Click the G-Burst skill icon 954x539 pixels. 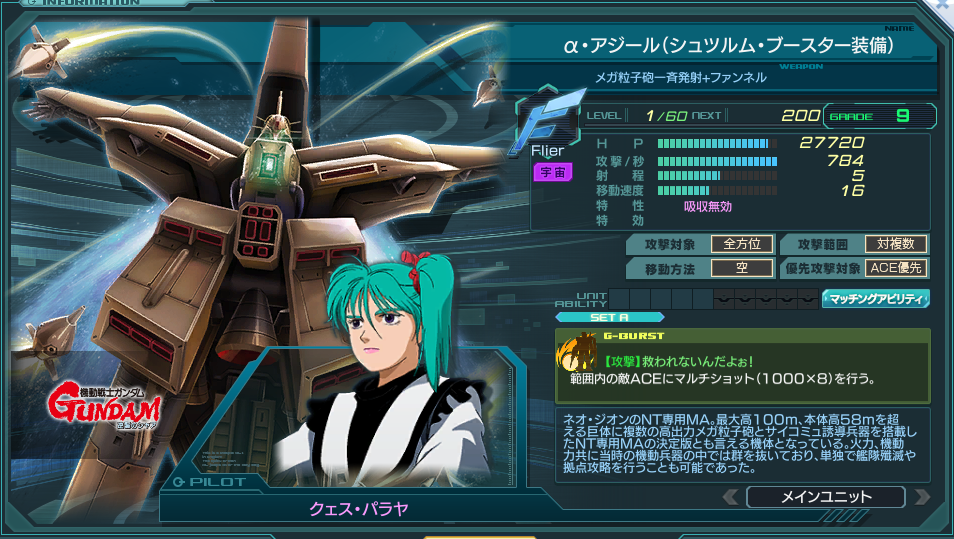(577, 358)
